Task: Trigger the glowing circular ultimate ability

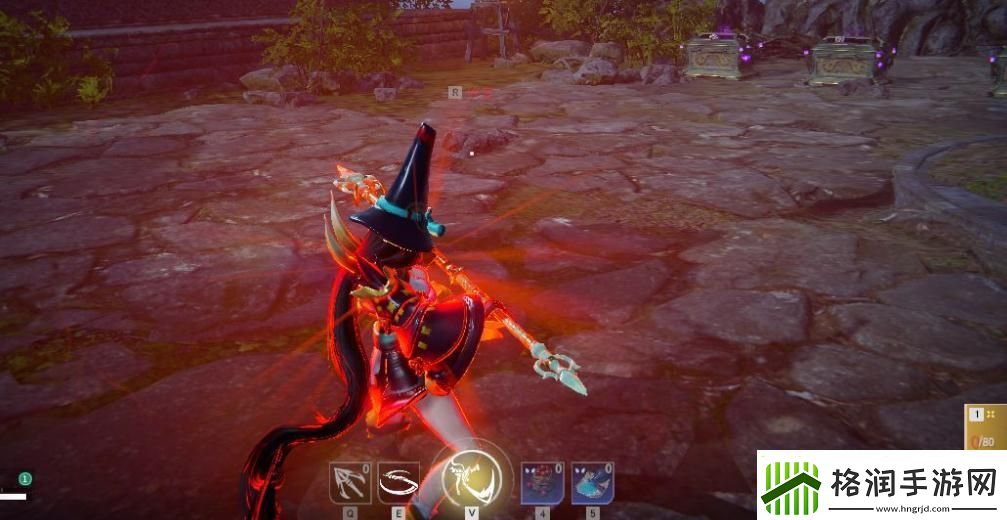Action: 470,477
